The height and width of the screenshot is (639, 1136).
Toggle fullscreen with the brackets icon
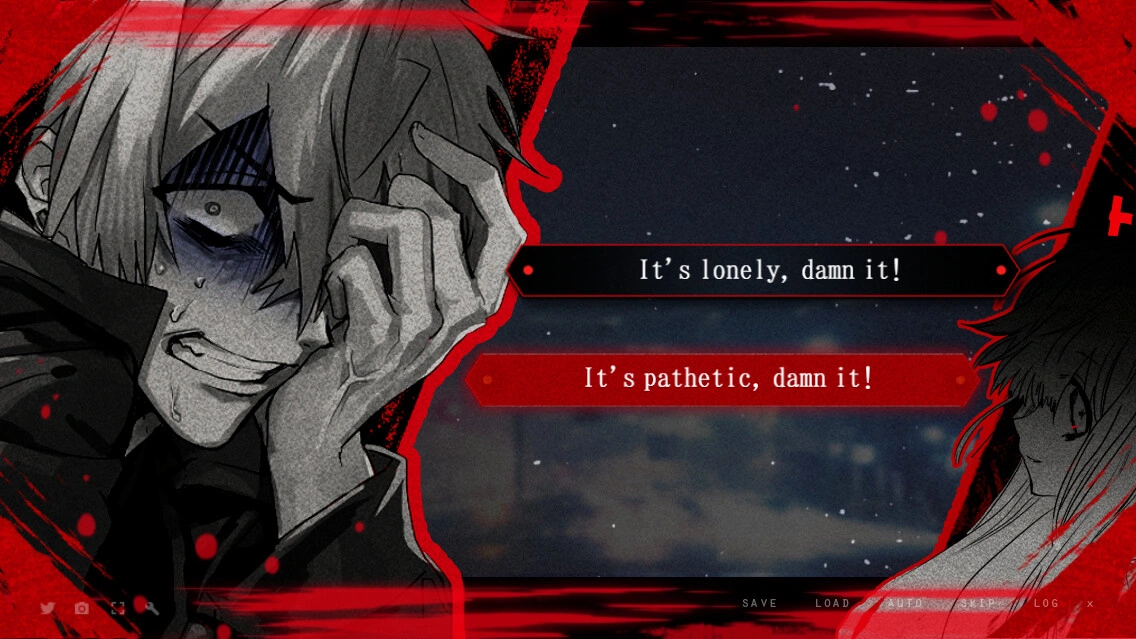pos(117,608)
